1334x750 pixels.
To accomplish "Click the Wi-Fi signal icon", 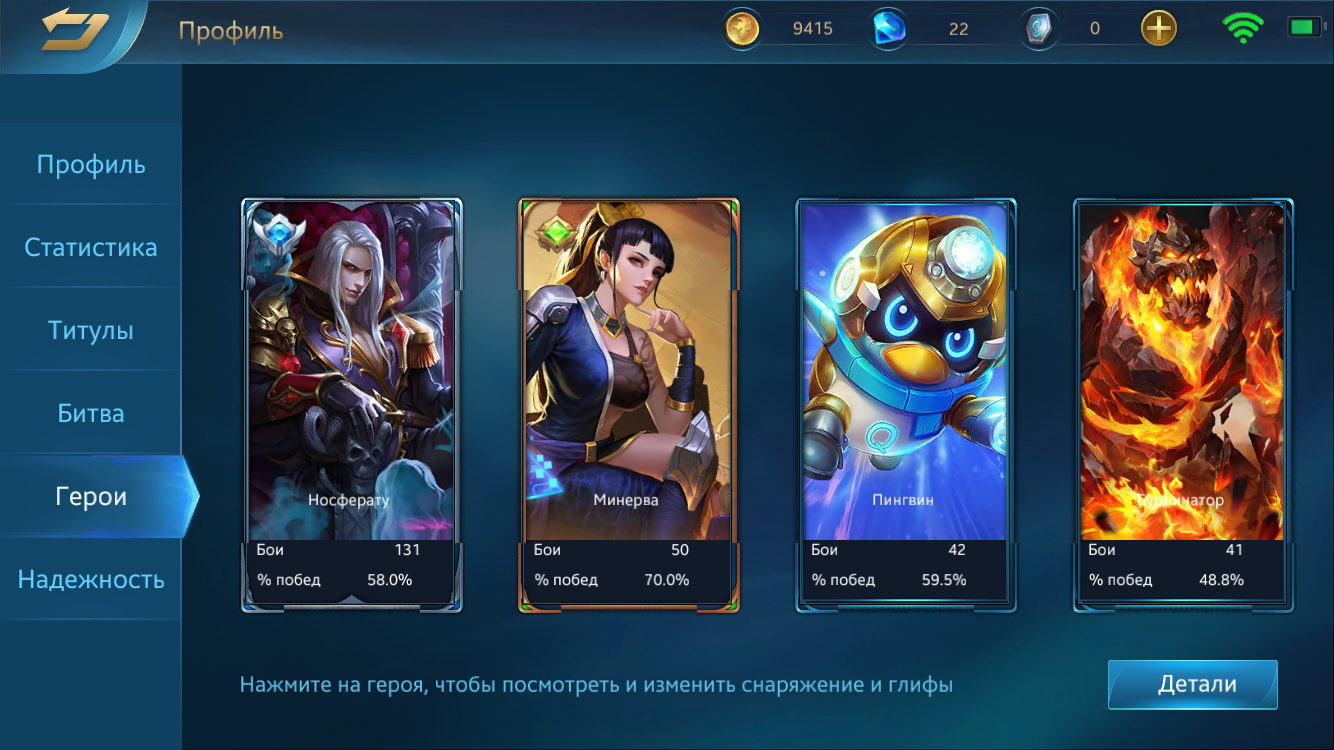I will 1242,27.
